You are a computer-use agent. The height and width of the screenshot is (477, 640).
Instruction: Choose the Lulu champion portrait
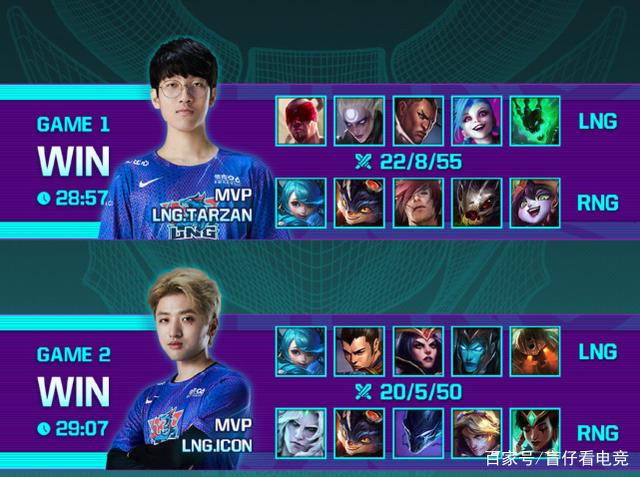[535, 203]
